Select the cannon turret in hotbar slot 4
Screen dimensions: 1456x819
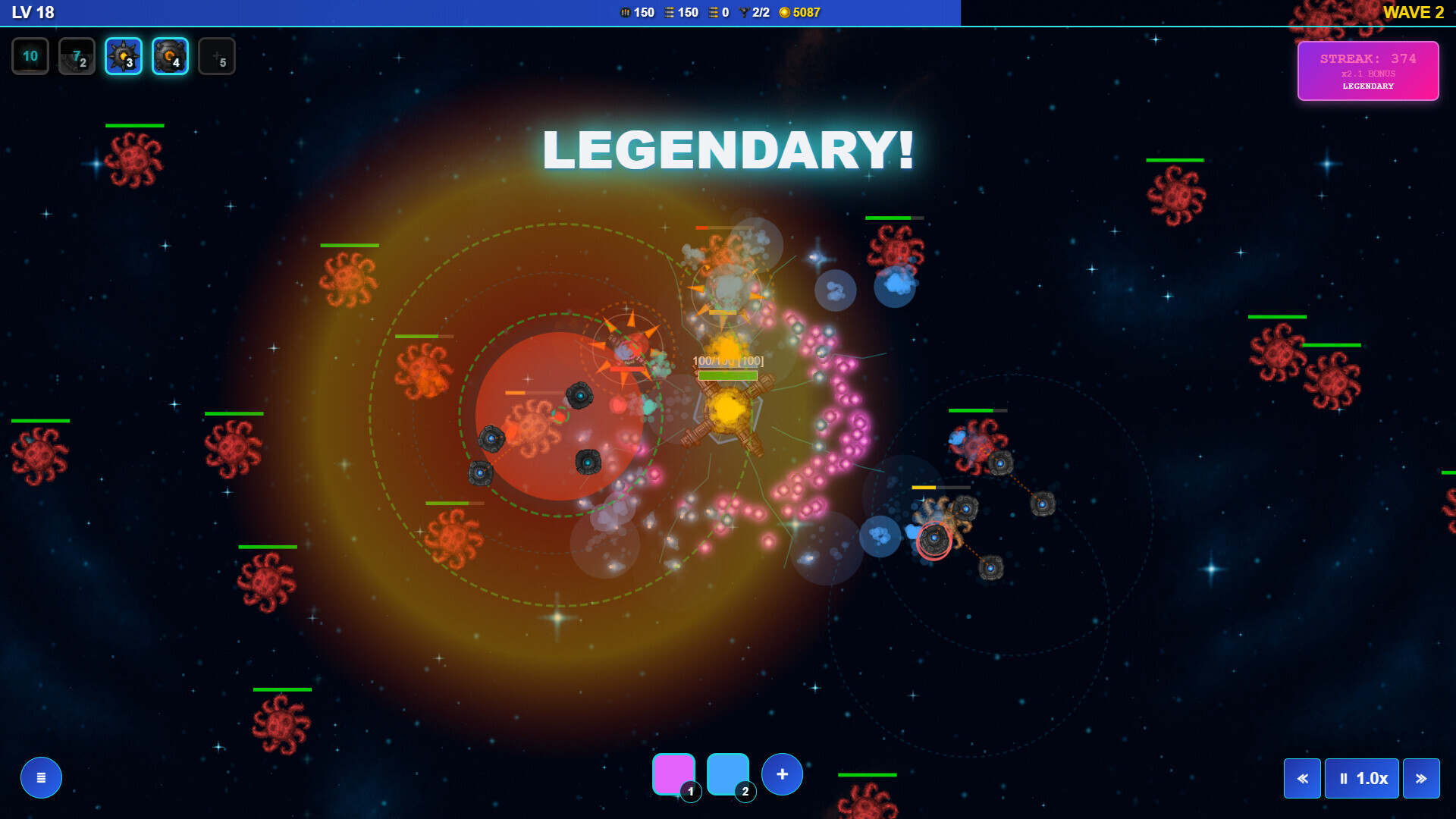170,55
